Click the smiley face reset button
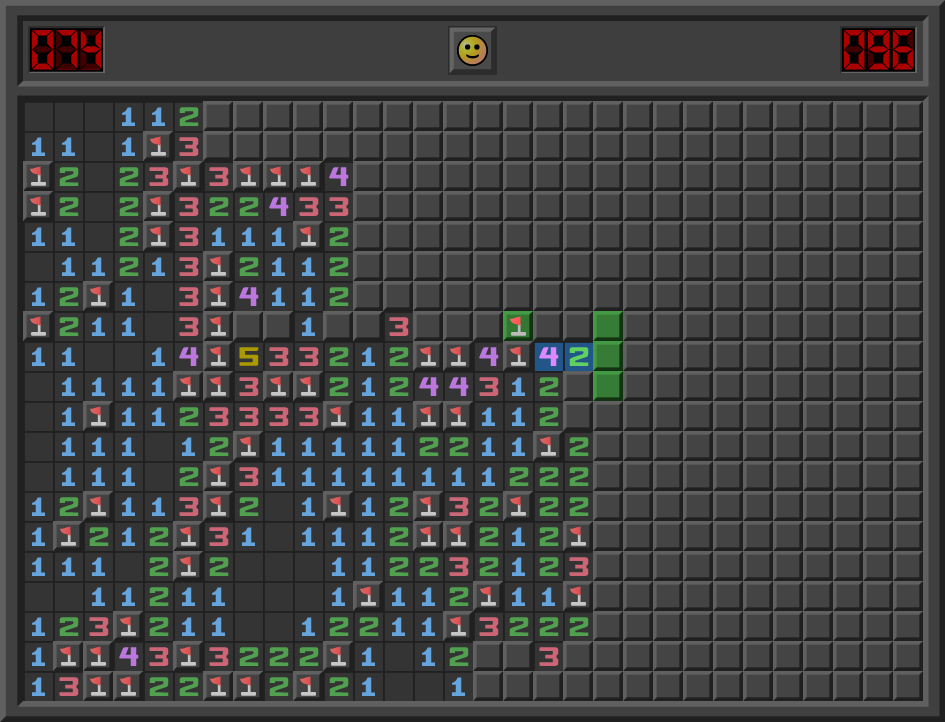The image size is (945, 722). [x=472, y=50]
